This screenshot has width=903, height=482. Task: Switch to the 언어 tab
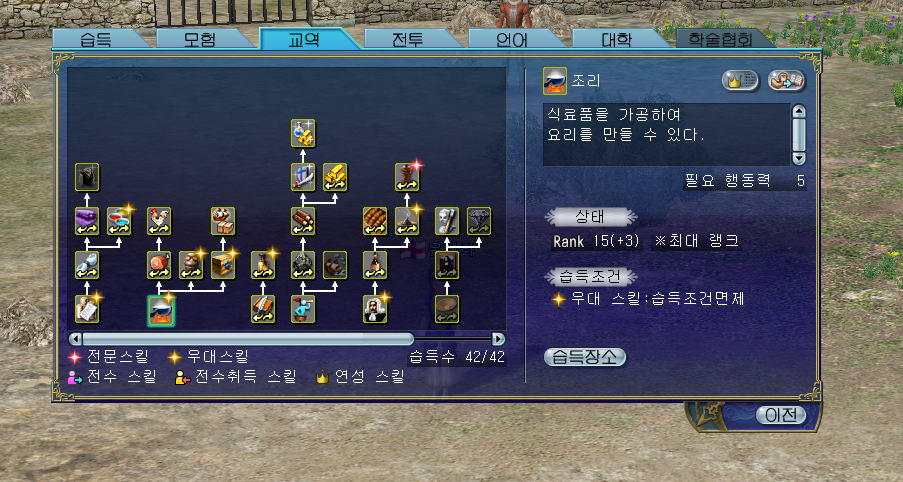pyautogui.click(x=512, y=39)
